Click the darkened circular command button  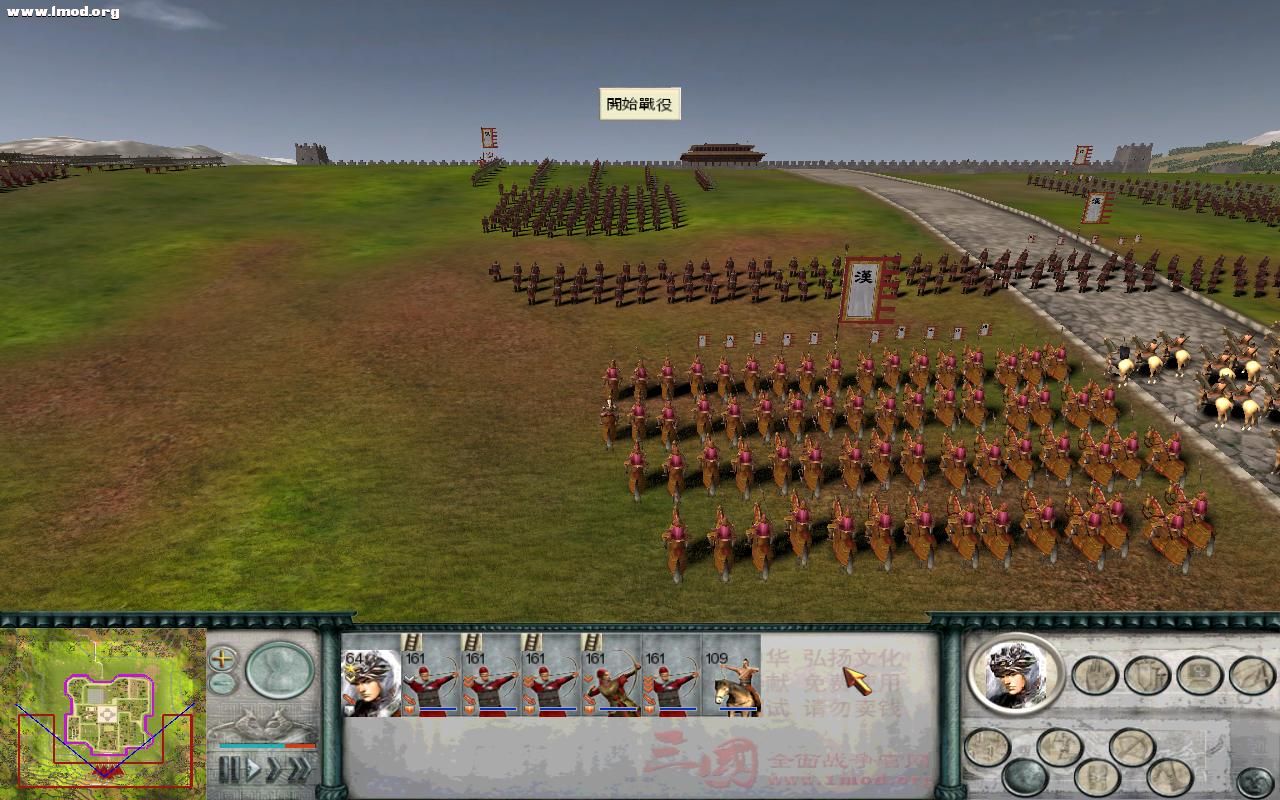coord(1025,778)
